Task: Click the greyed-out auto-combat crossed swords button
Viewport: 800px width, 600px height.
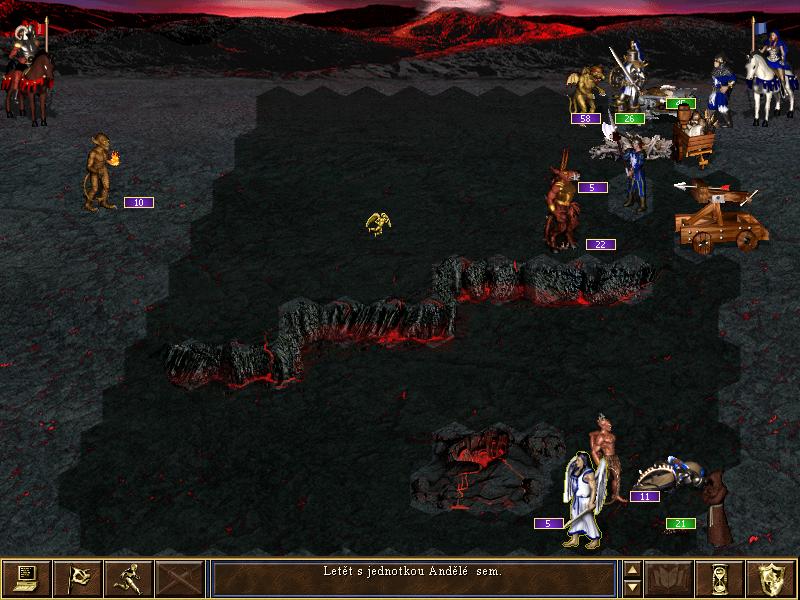Action: pos(180,578)
